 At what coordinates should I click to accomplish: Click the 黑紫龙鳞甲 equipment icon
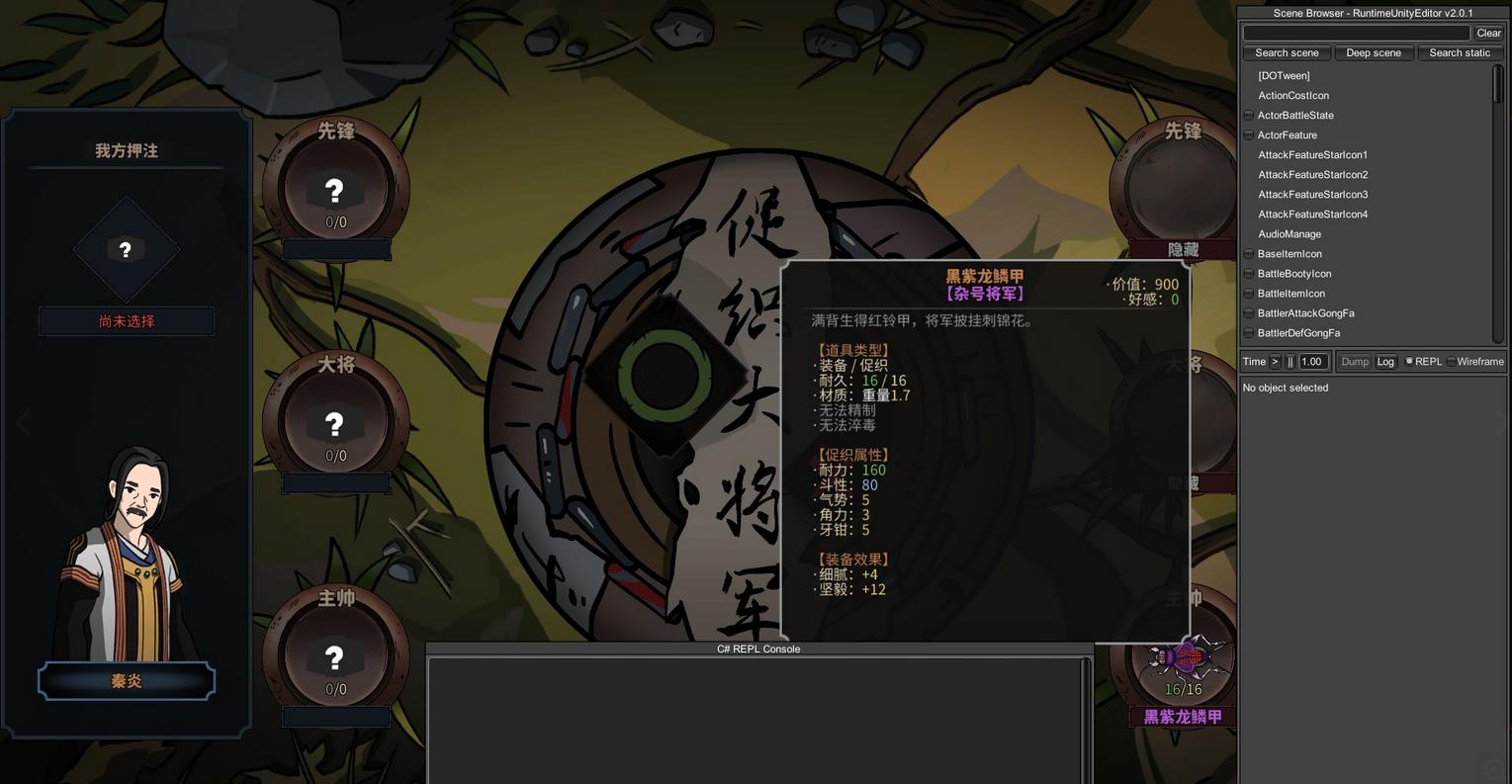1183,657
